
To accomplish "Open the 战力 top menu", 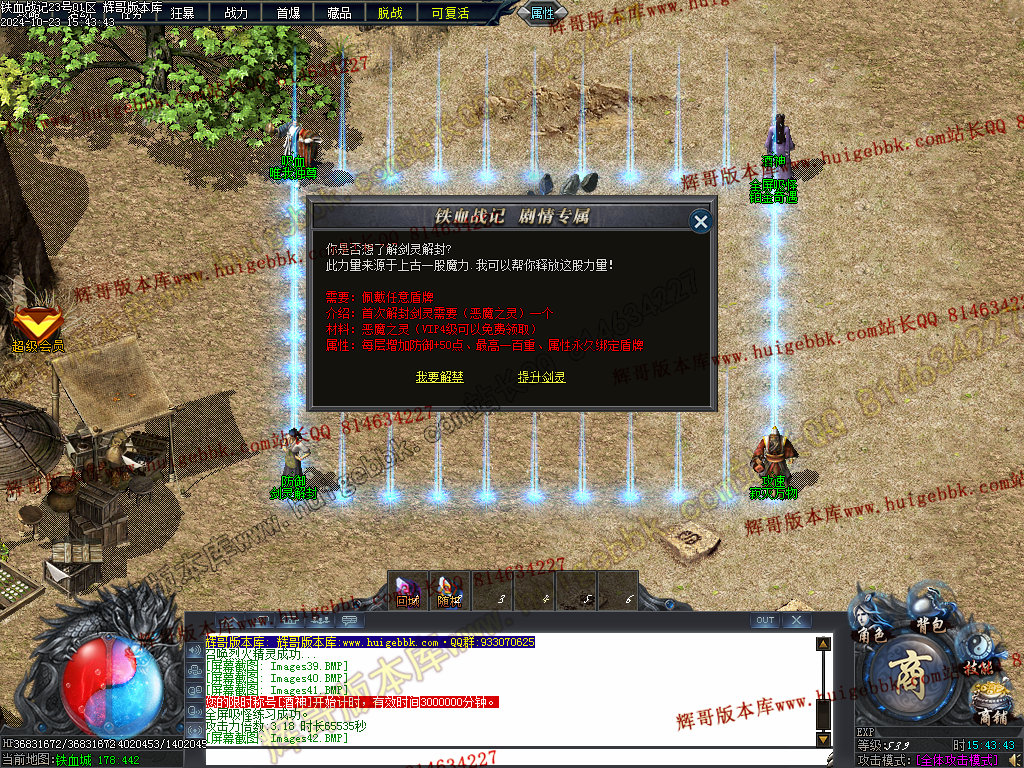I will point(236,13).
